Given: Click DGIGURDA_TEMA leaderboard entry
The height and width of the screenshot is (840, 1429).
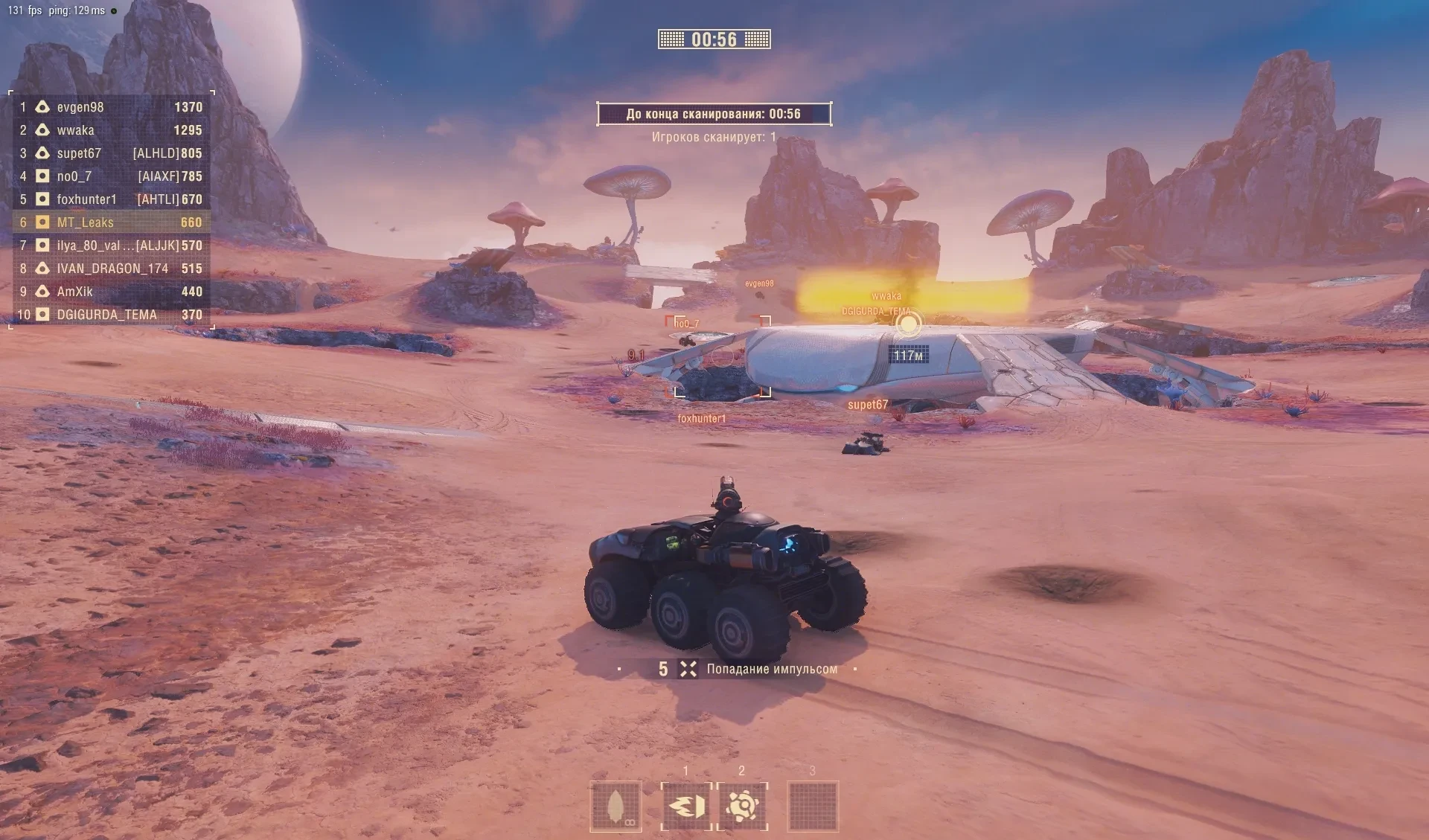Looking at the screenshot, I should click(112, 315).
